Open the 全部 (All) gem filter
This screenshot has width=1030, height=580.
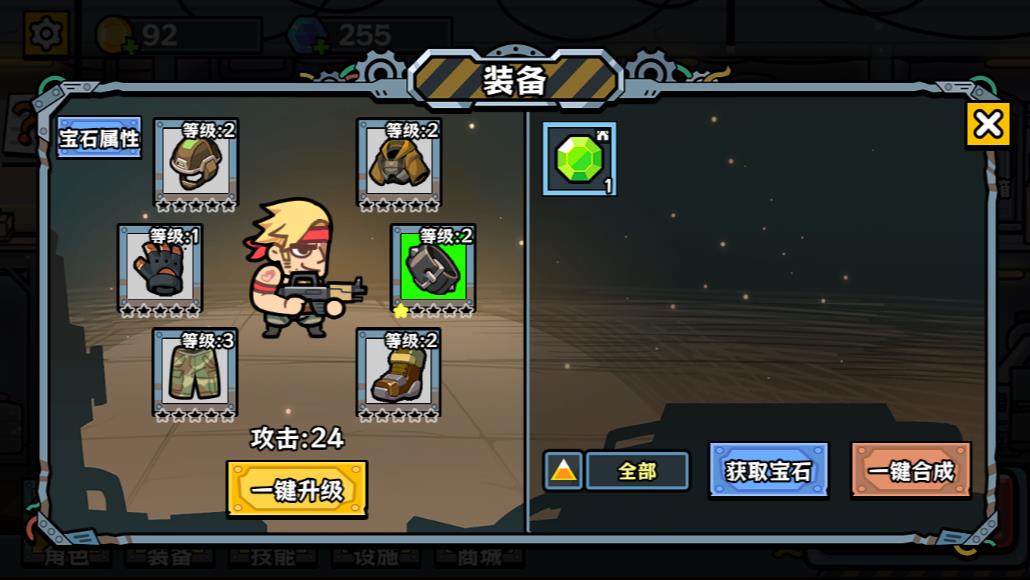[637, 471]
